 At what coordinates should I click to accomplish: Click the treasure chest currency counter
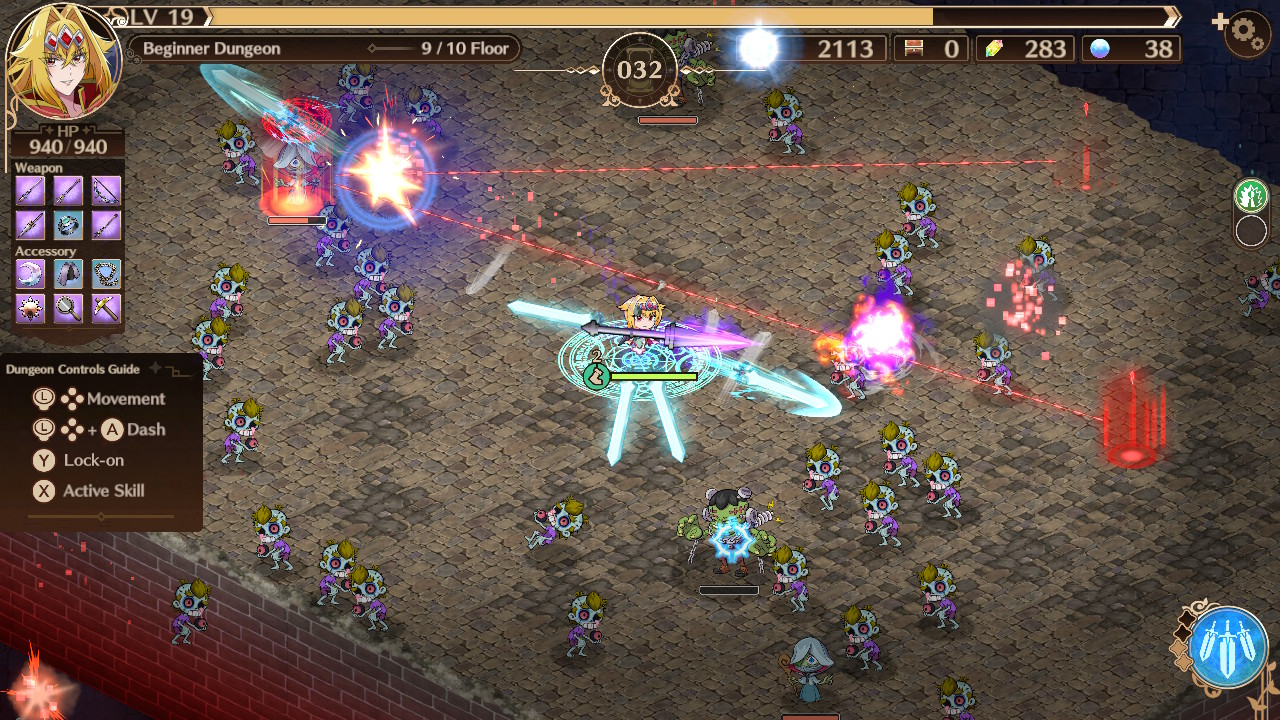[931, 47]
